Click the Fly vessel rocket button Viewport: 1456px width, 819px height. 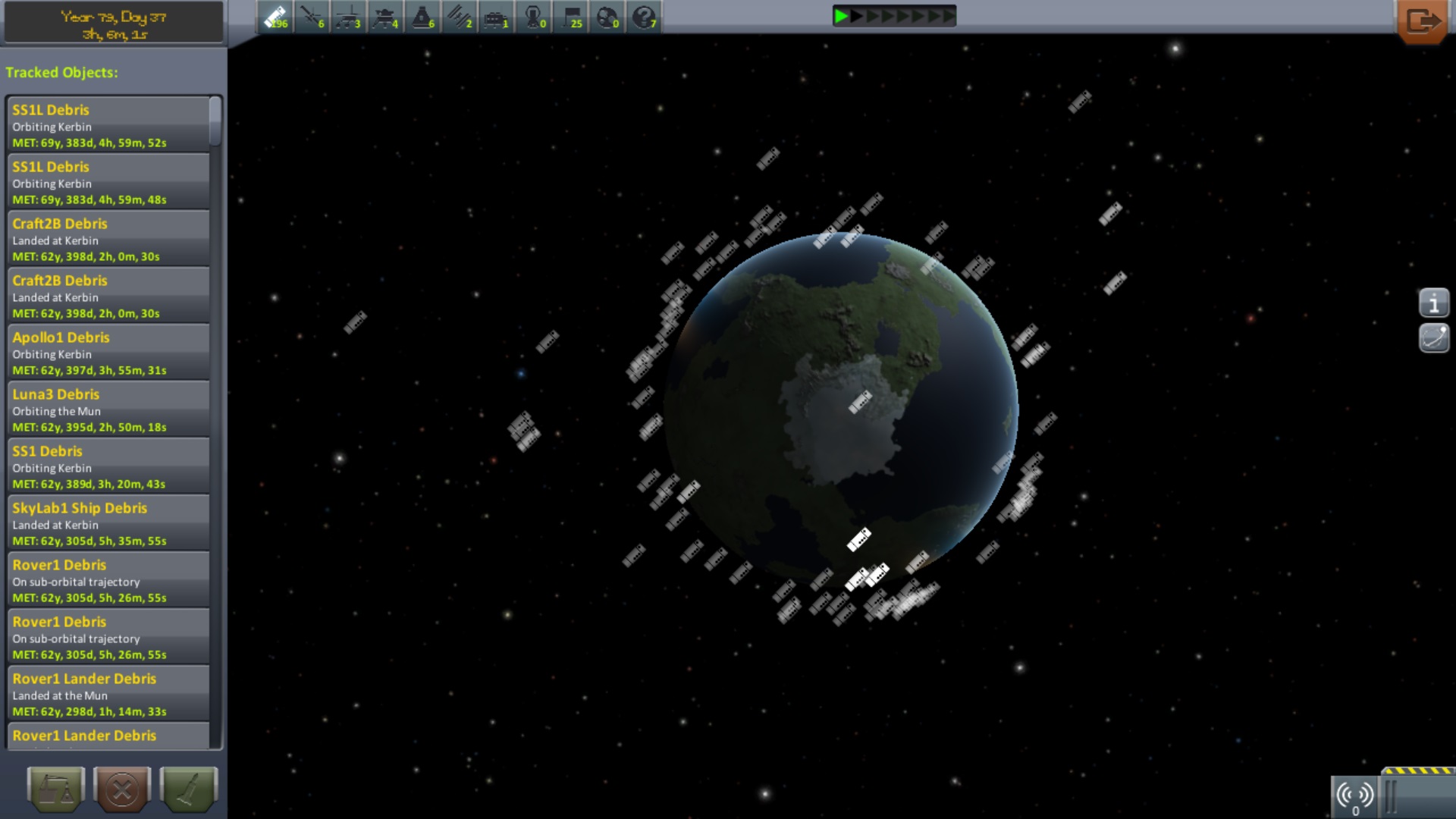tap(189, 789)
